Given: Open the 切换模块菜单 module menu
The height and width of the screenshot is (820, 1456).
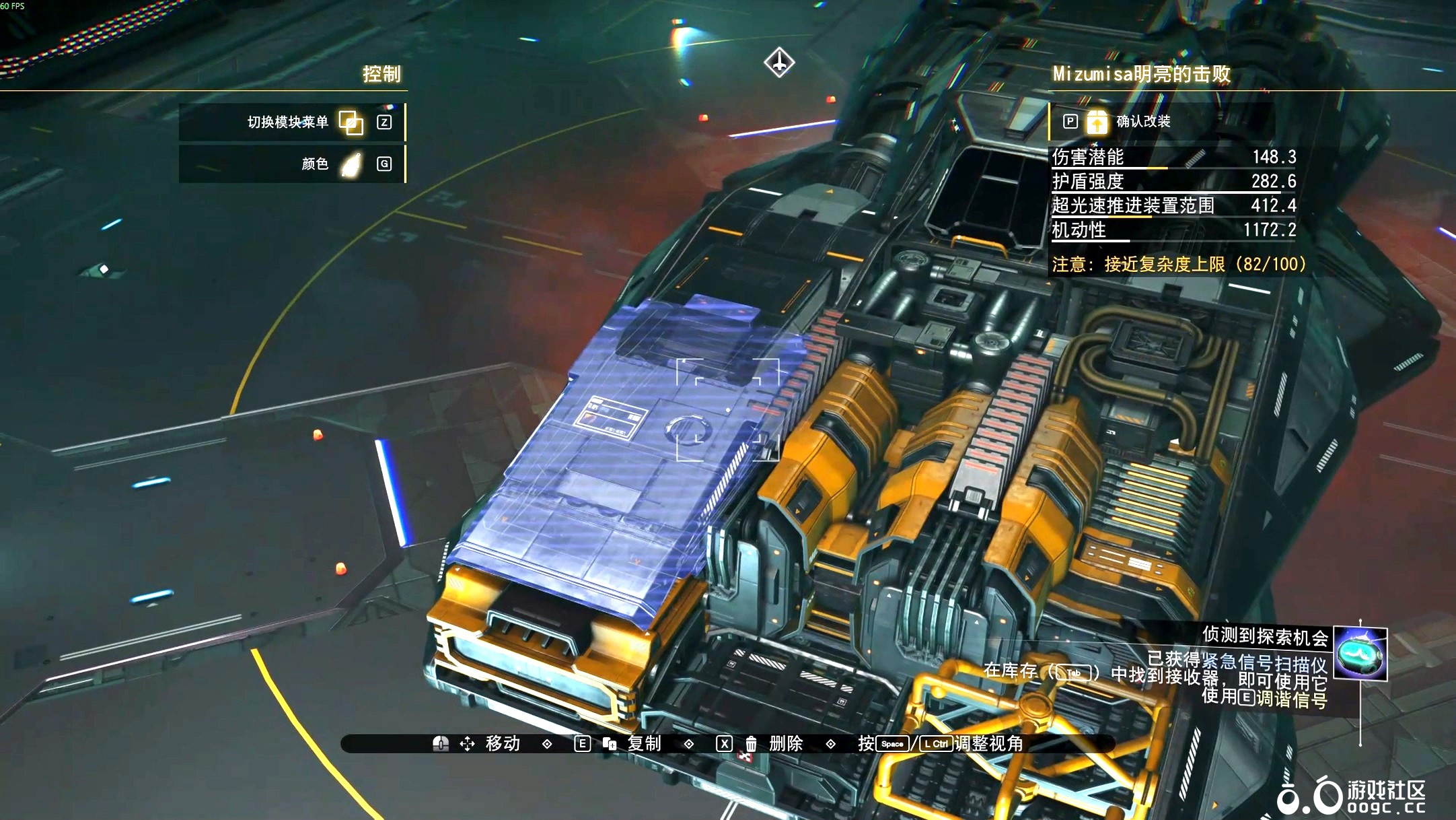Looking at the screenshot, I should pyautogui.click(x=350, y=123).
